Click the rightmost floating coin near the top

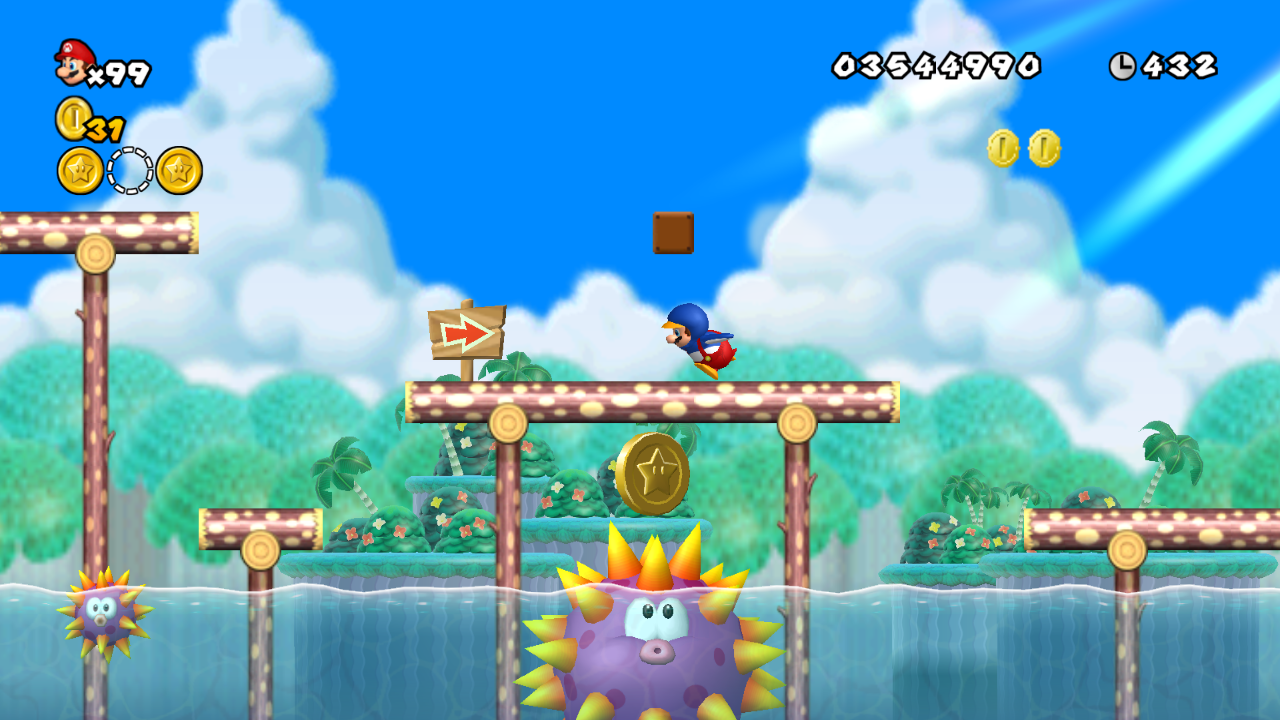tap(1043, 146)
